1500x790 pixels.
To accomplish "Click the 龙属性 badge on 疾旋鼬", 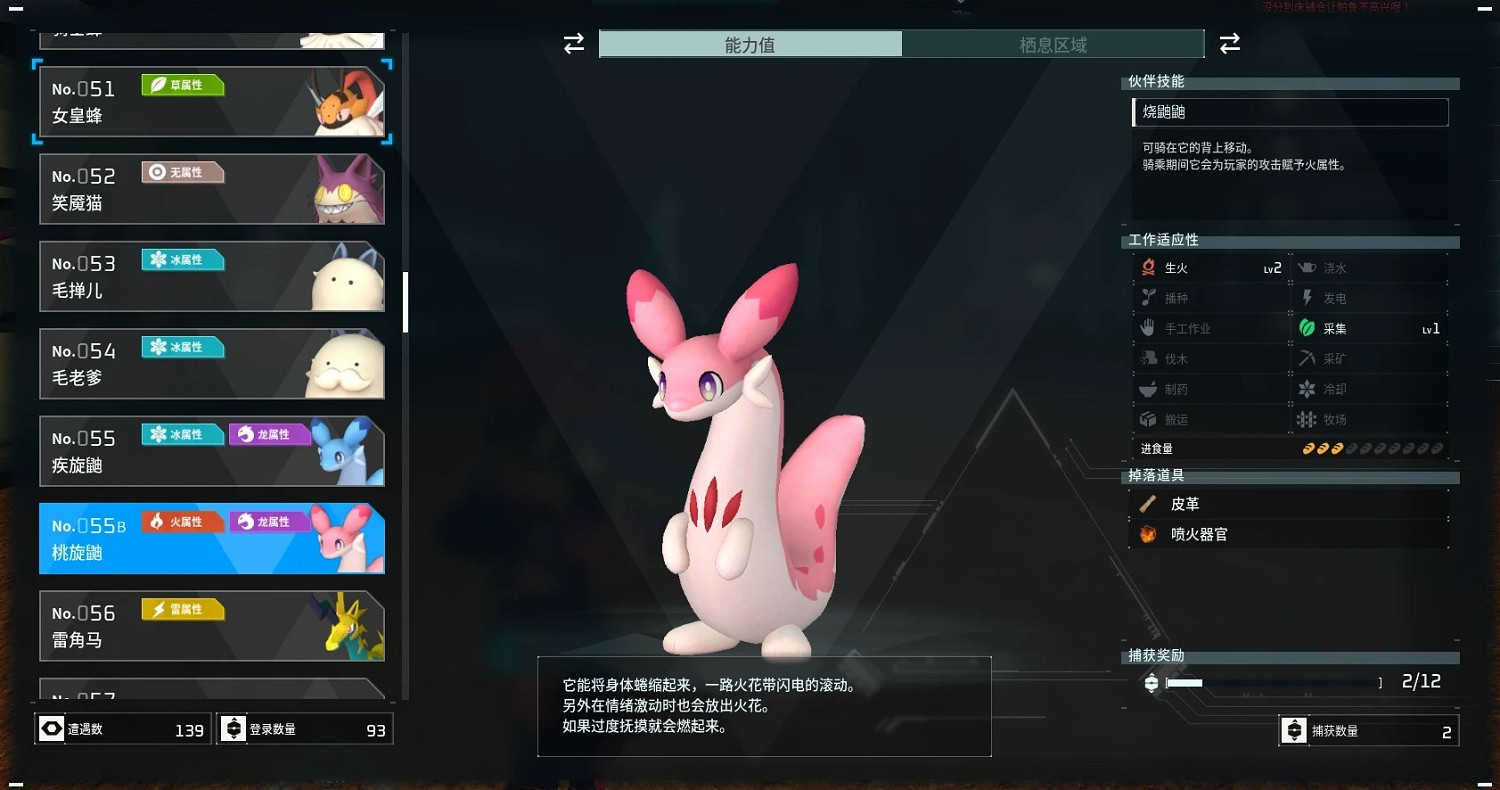I will (270, 434).
